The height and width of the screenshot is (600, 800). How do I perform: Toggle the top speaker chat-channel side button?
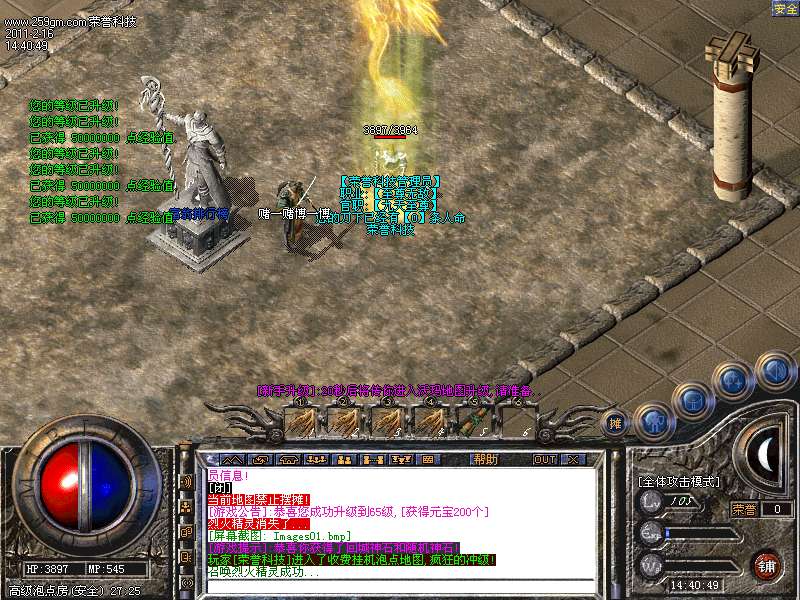187,481
